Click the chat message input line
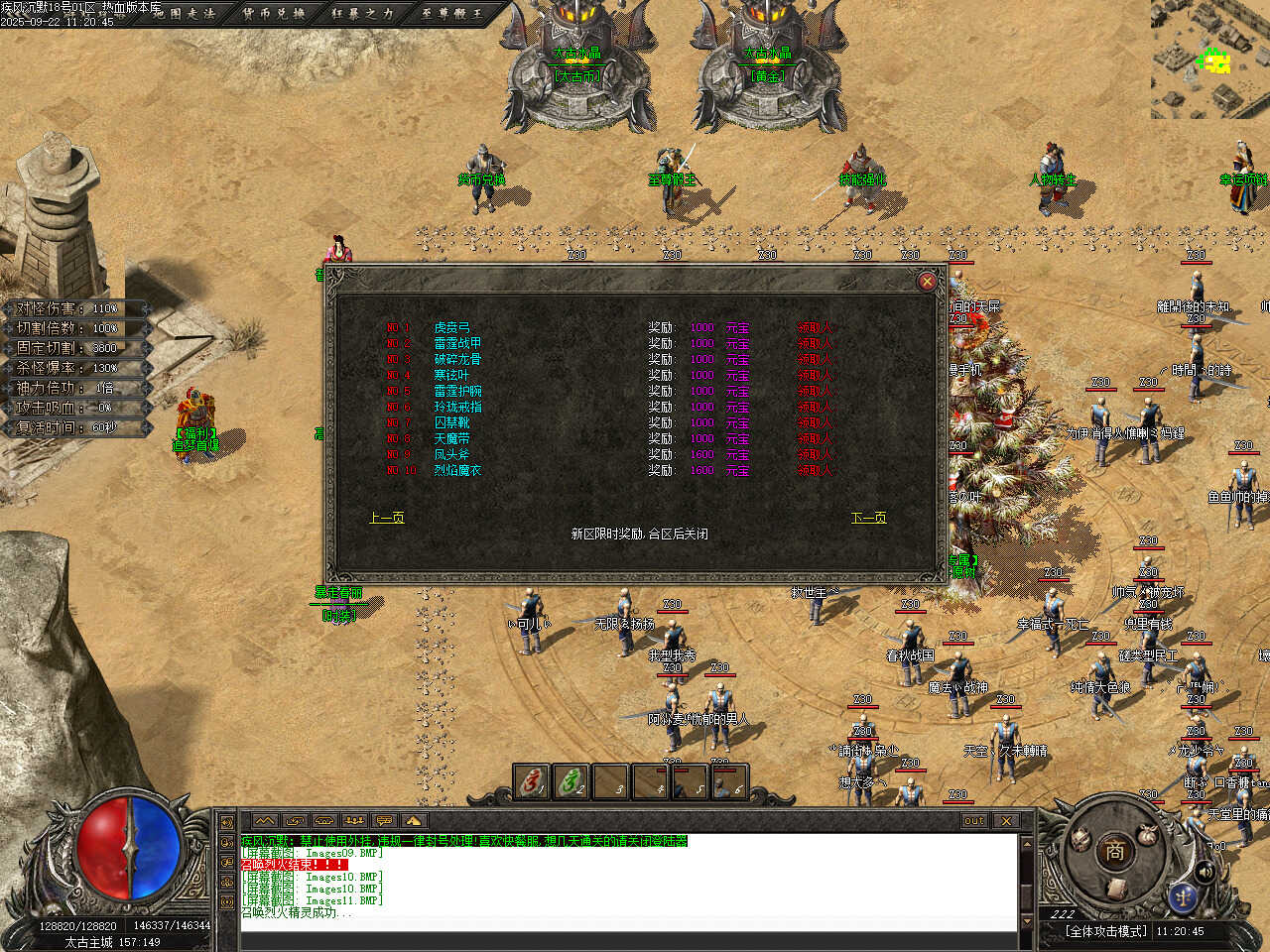 (x=625, y=926)
